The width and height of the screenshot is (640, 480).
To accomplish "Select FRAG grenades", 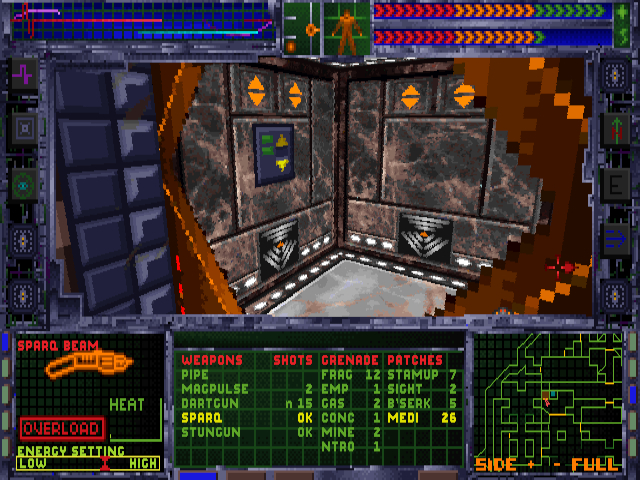I will tap(338, 374).
